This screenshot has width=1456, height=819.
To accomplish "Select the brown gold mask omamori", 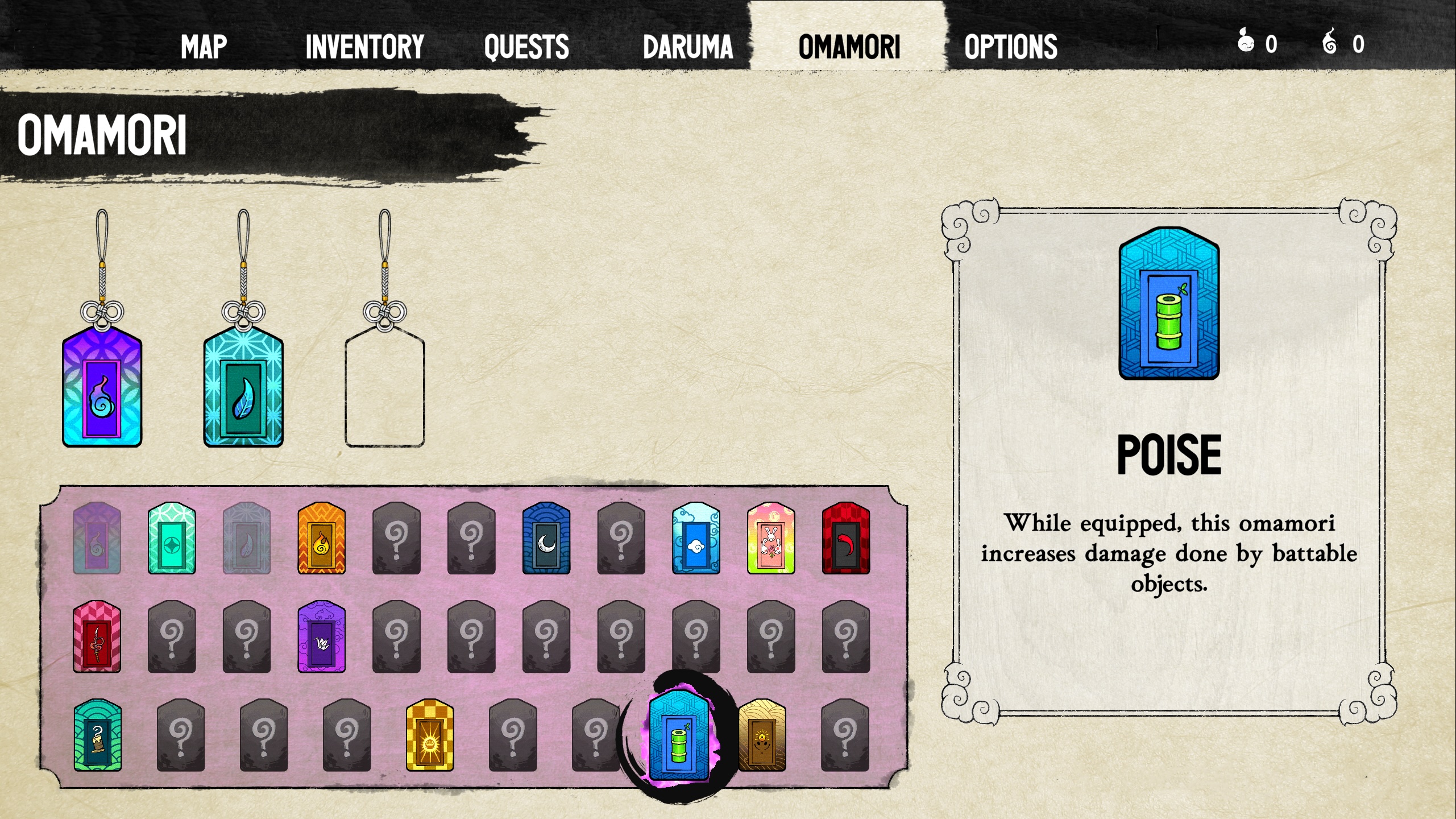I will (x=762, y=735).
